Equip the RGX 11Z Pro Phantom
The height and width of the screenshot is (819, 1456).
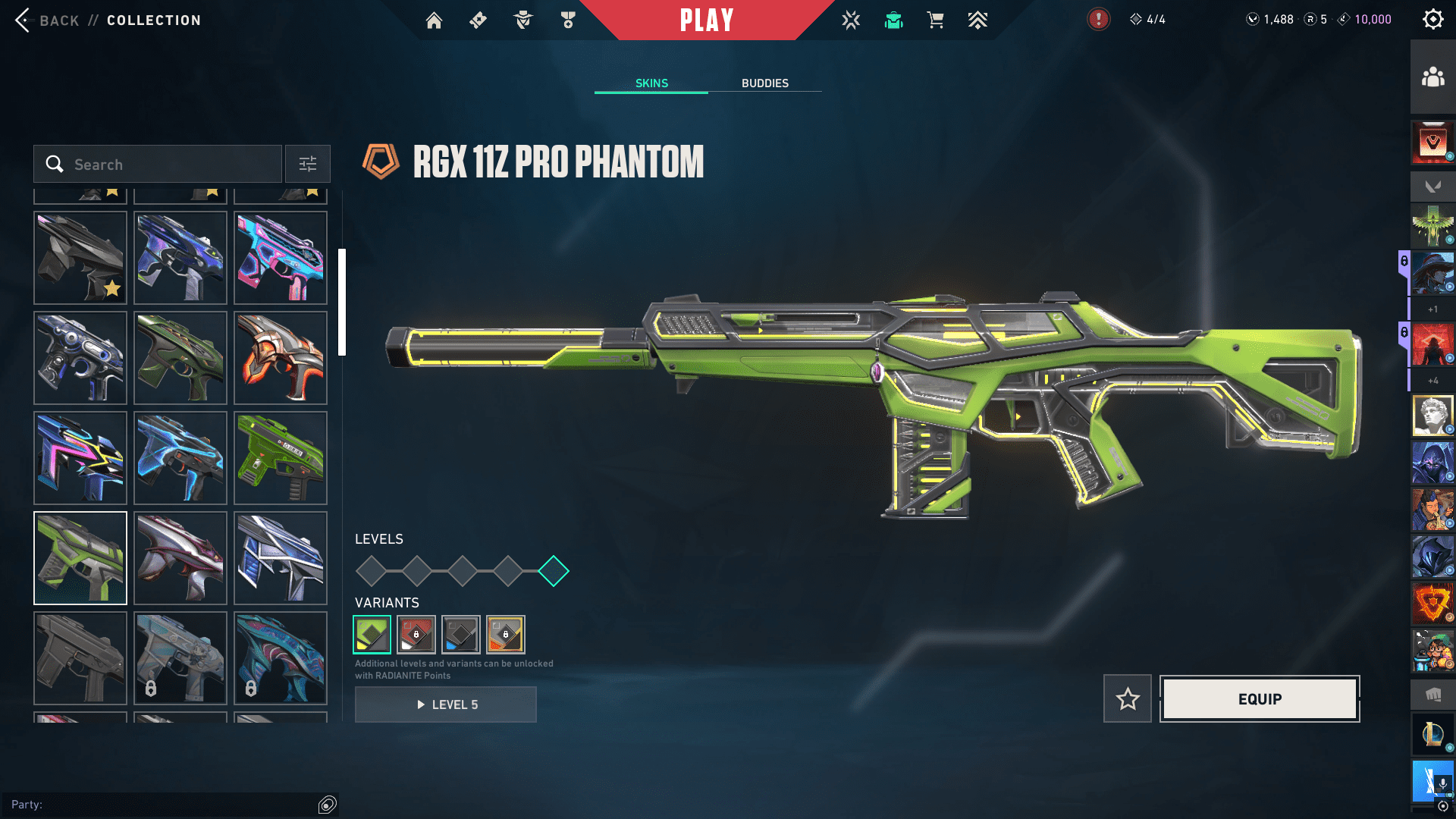pyautogui.click(x=1260, y=699)
